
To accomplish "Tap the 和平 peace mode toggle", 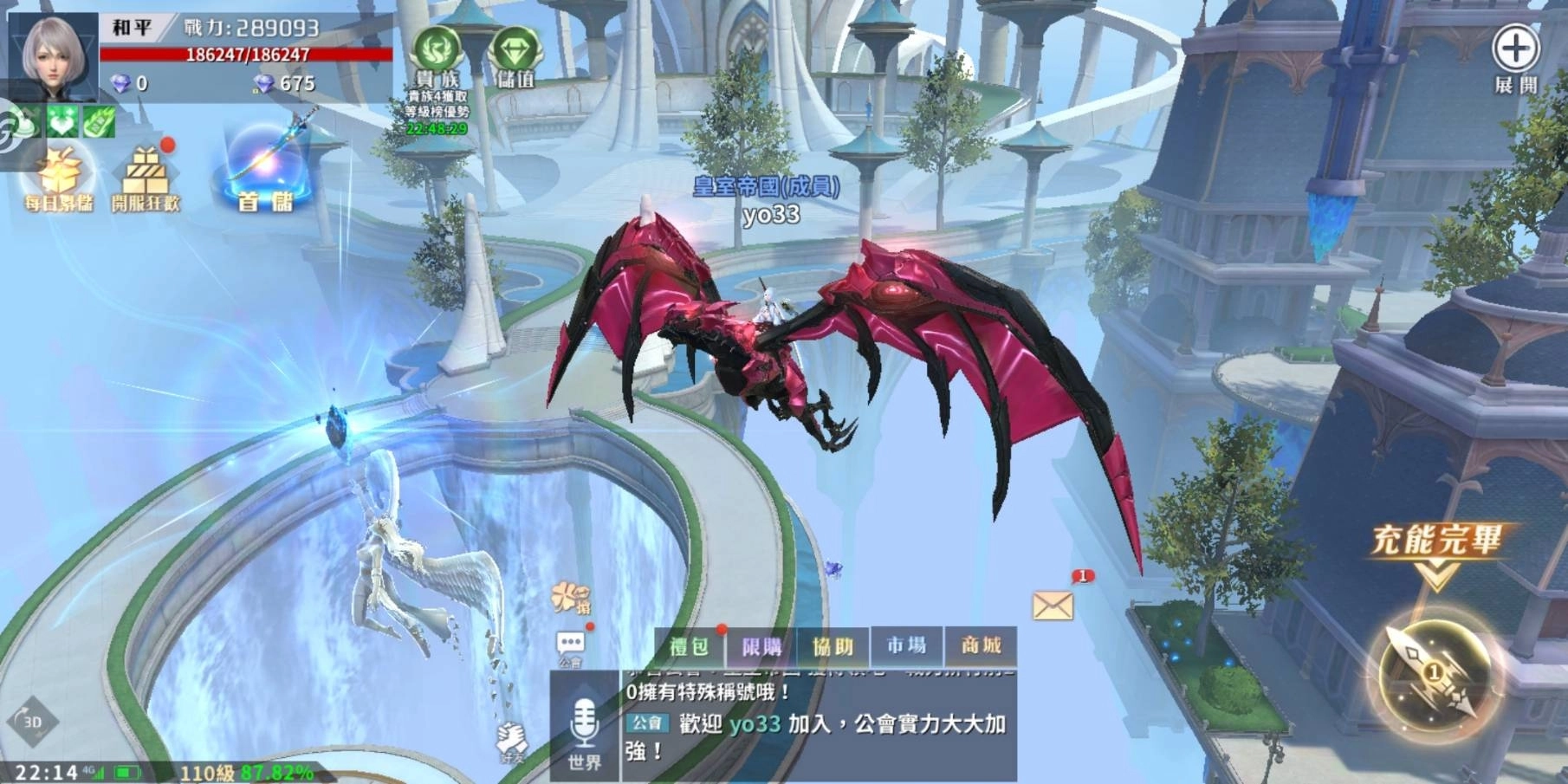I will (132, 28).
